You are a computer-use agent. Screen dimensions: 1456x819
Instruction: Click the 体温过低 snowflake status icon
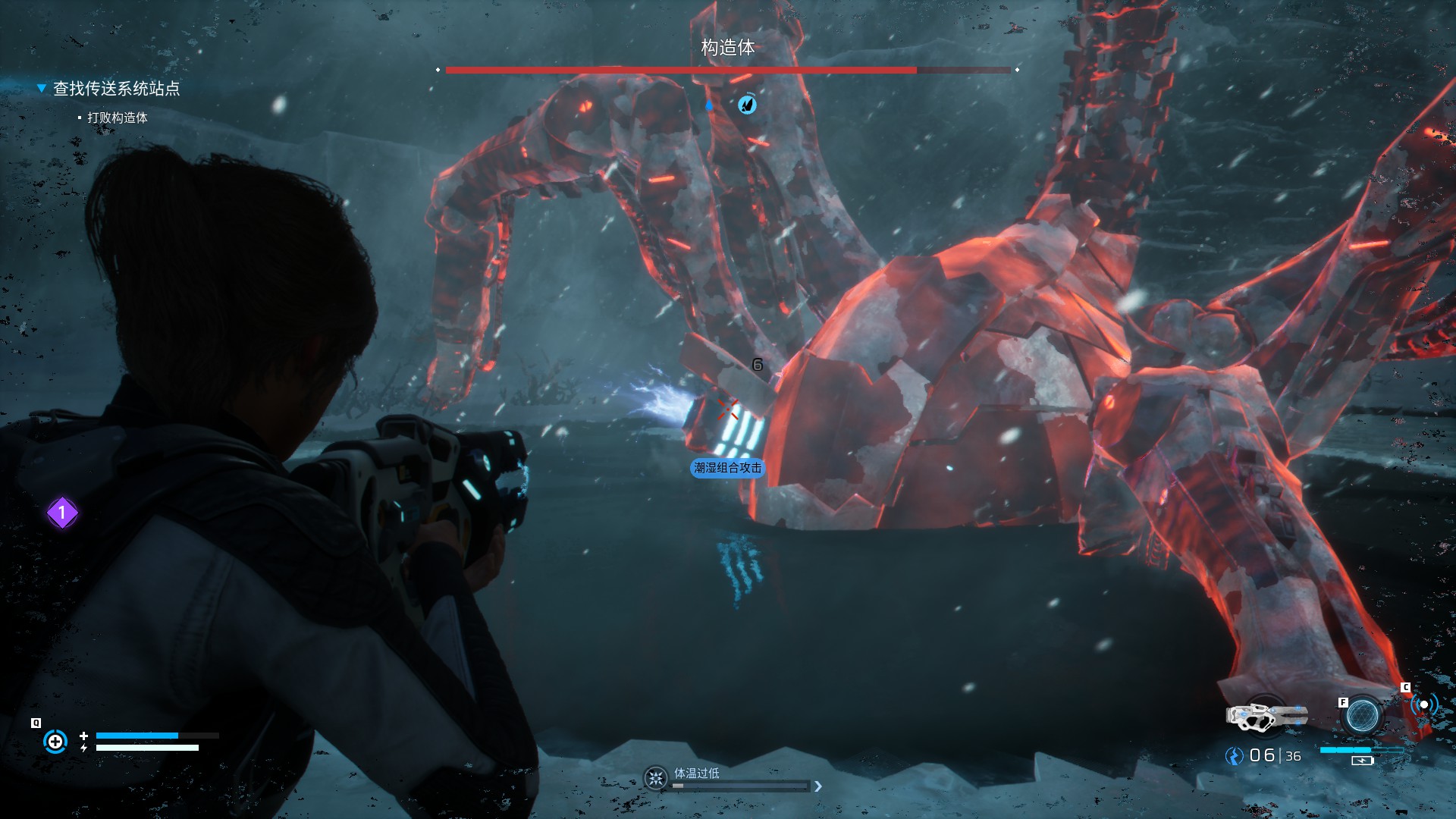click(655, 778)
